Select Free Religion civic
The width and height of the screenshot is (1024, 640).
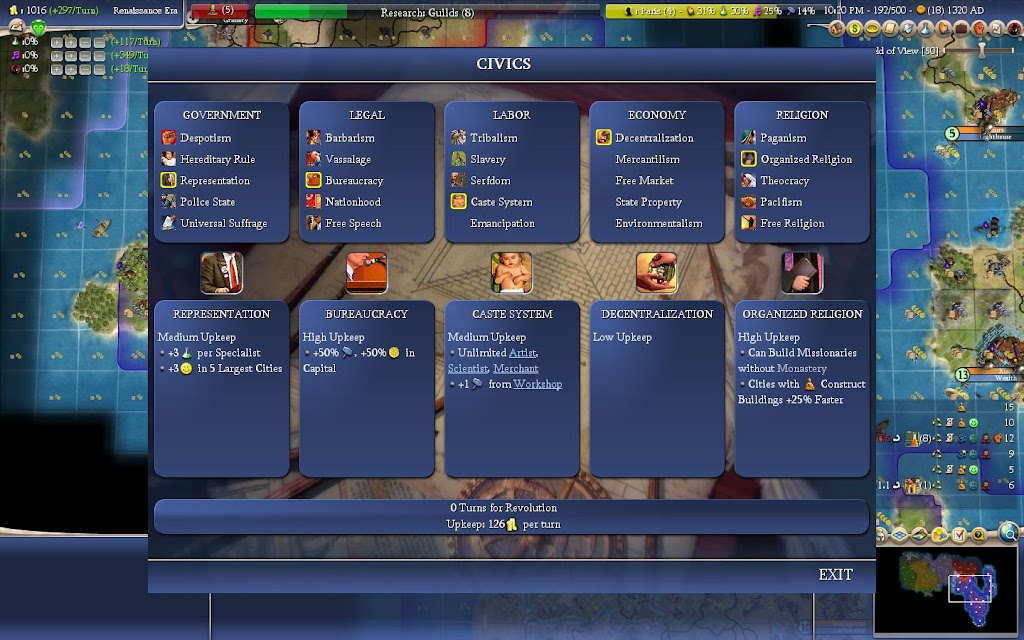click(x=792, y=223)
